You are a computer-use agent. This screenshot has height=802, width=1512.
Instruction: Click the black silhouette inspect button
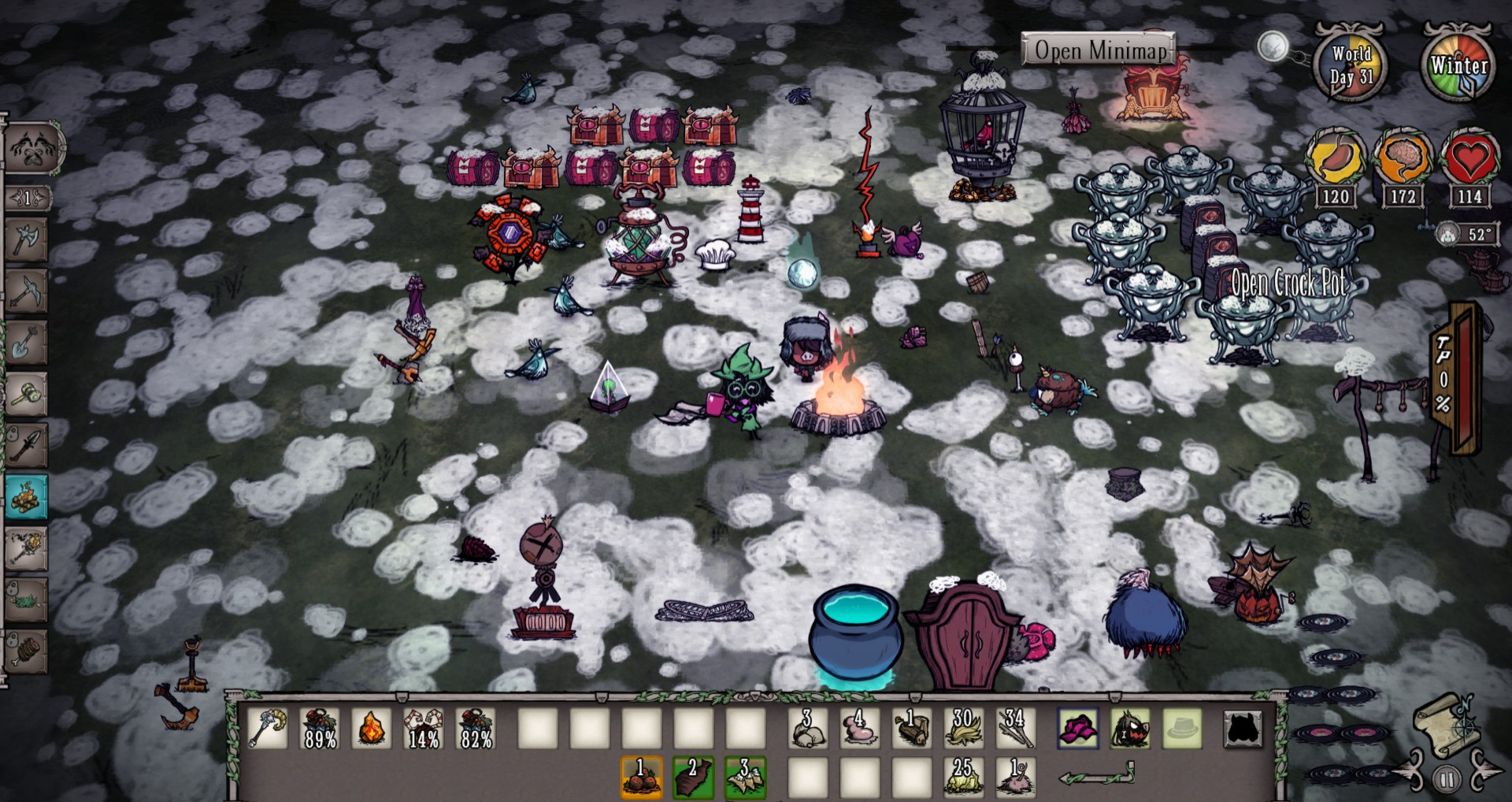(1243, 729)
